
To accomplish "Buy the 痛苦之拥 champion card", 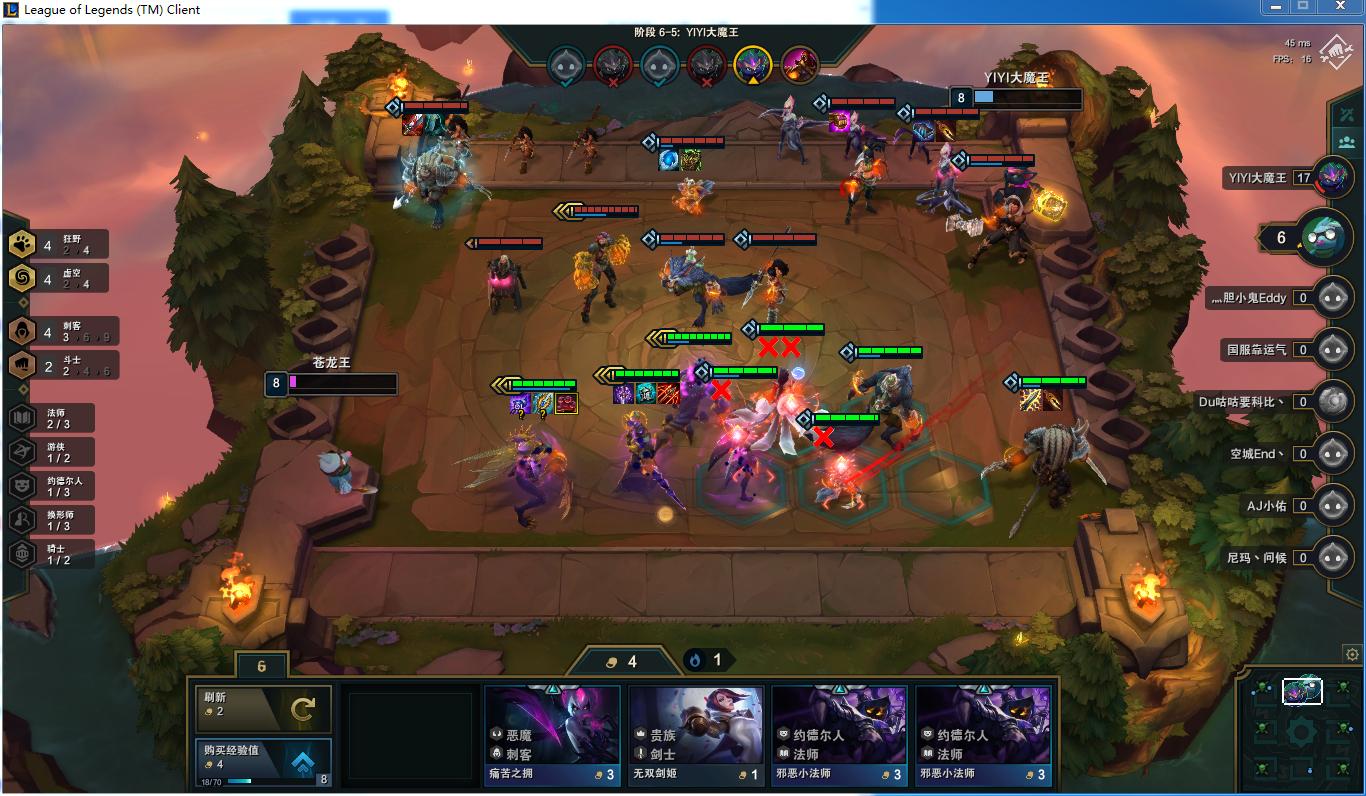I will pos(552,736).
